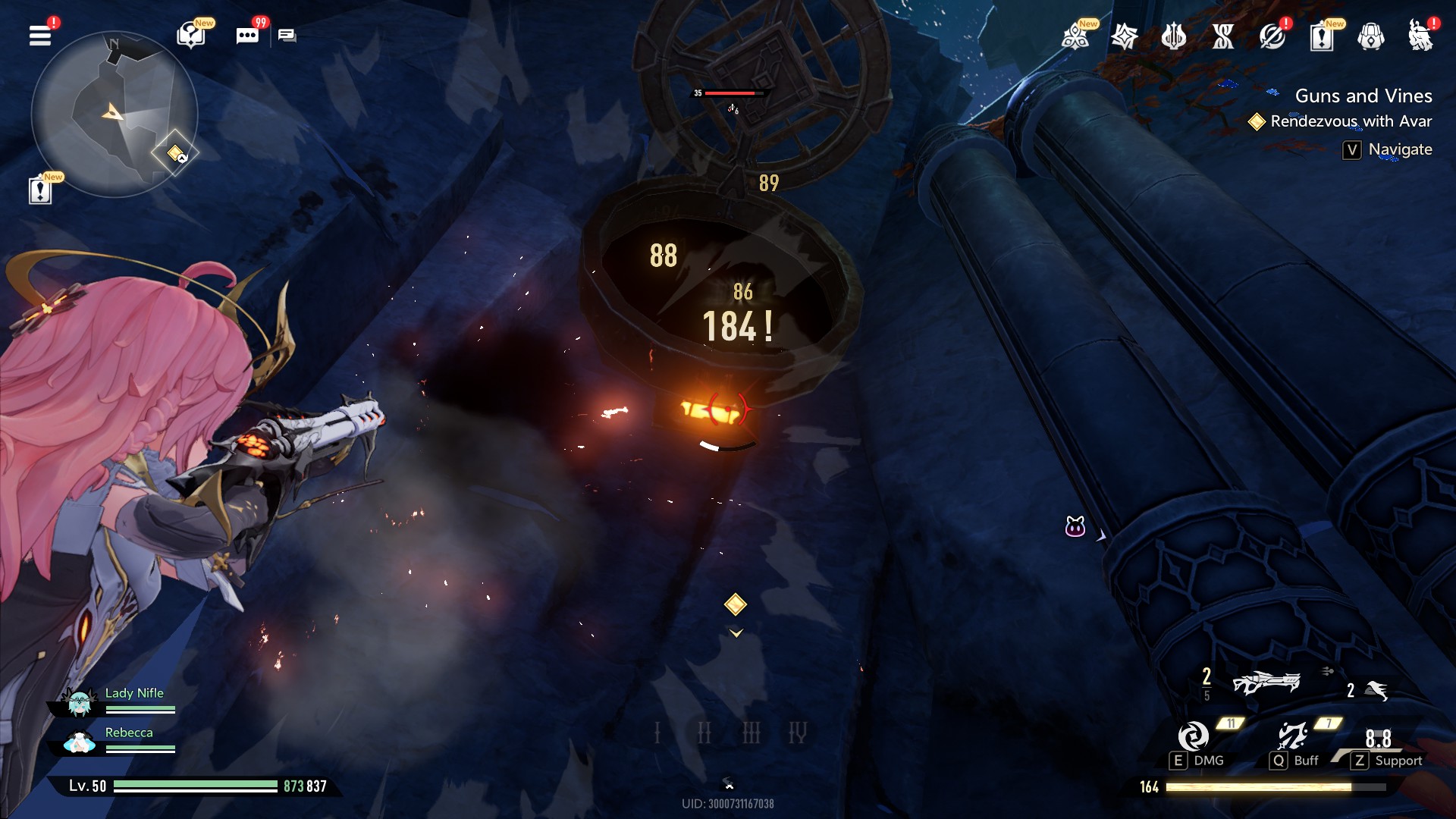The height and width of the screenshot is (819, 1456).
Task: Open the sword with wings icon
Action: pos(1173,36)
